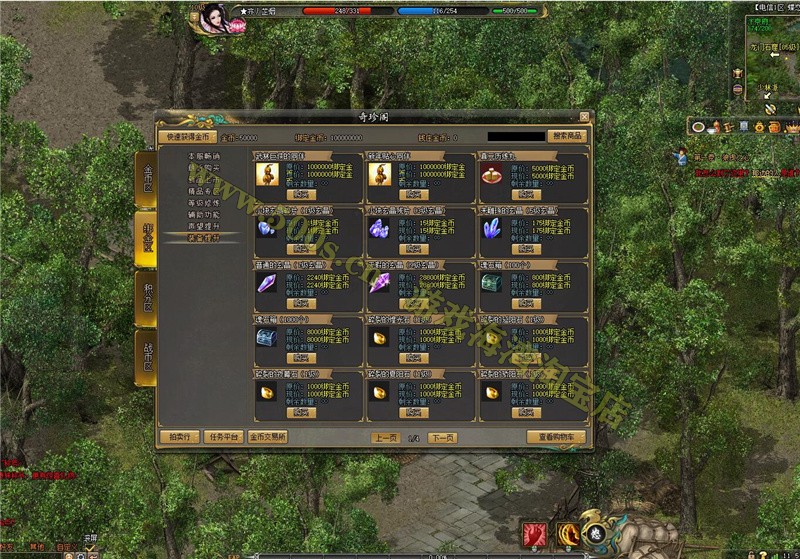Choose the 辅助功能 category
The width and height of the screenshot is (800, 559).
click(204, 214)
